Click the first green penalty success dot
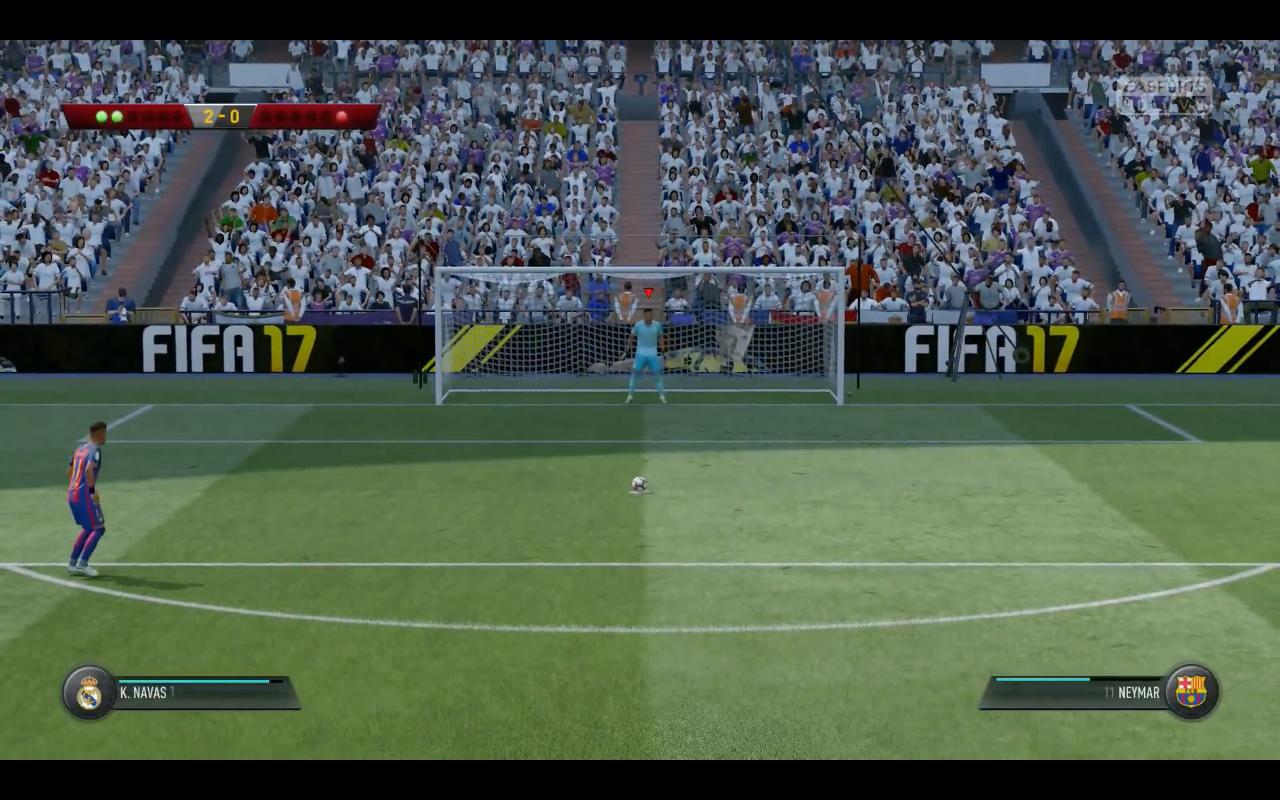 [101, 117]
